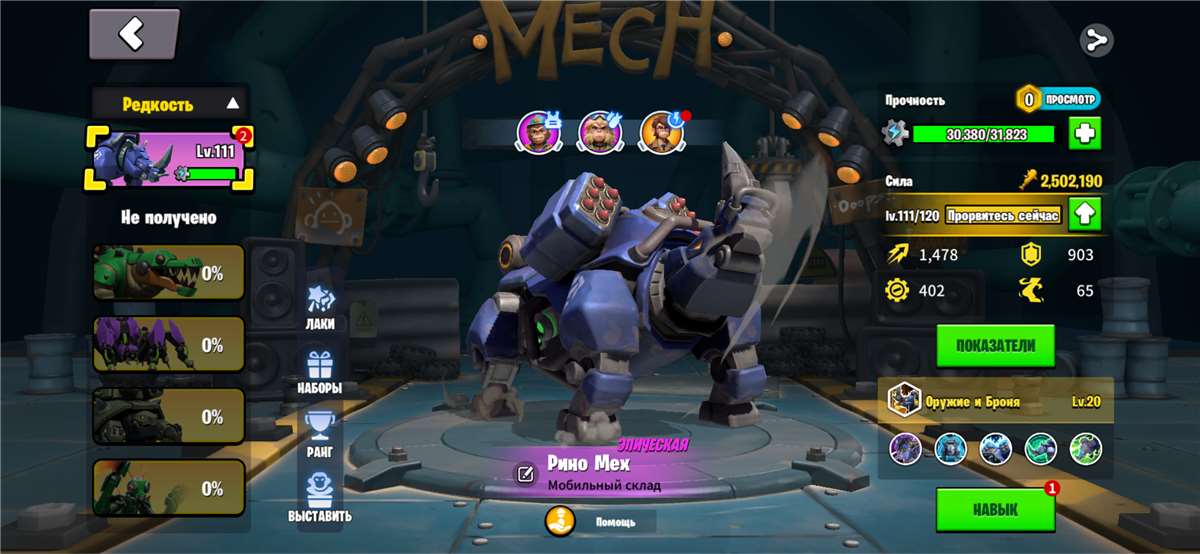
Task: Select the green crocodile mech card
Action: click(x=168, y=273)
